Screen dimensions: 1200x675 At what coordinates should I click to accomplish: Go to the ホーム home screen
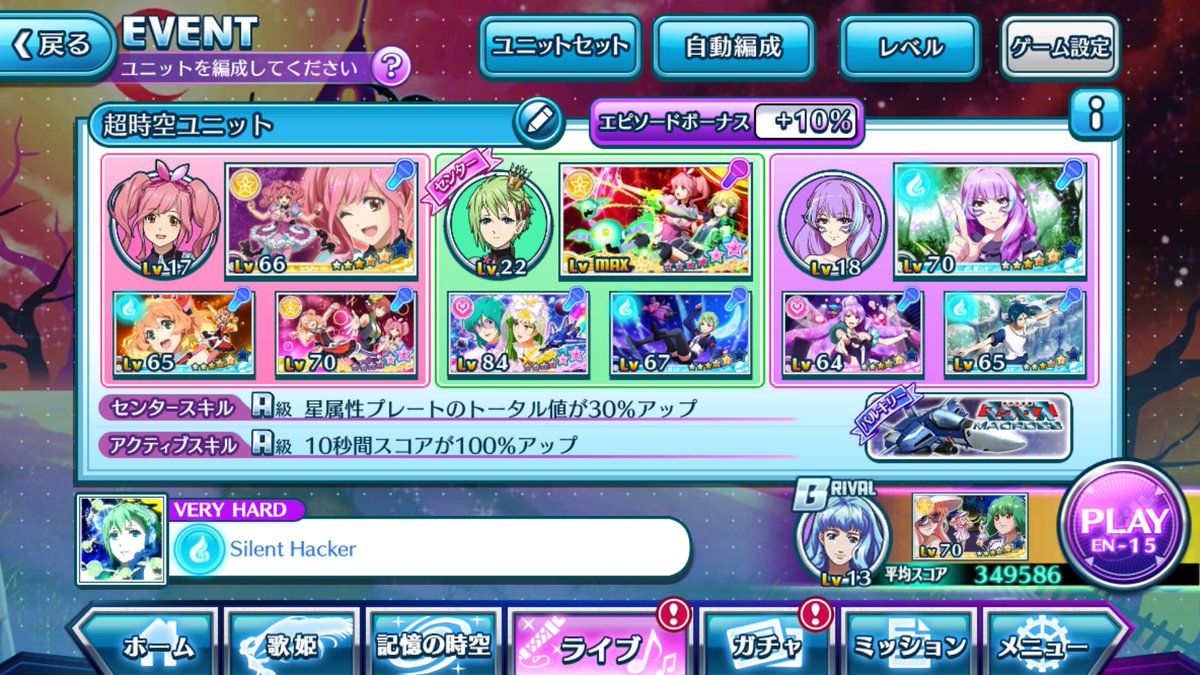click(149, 645)
